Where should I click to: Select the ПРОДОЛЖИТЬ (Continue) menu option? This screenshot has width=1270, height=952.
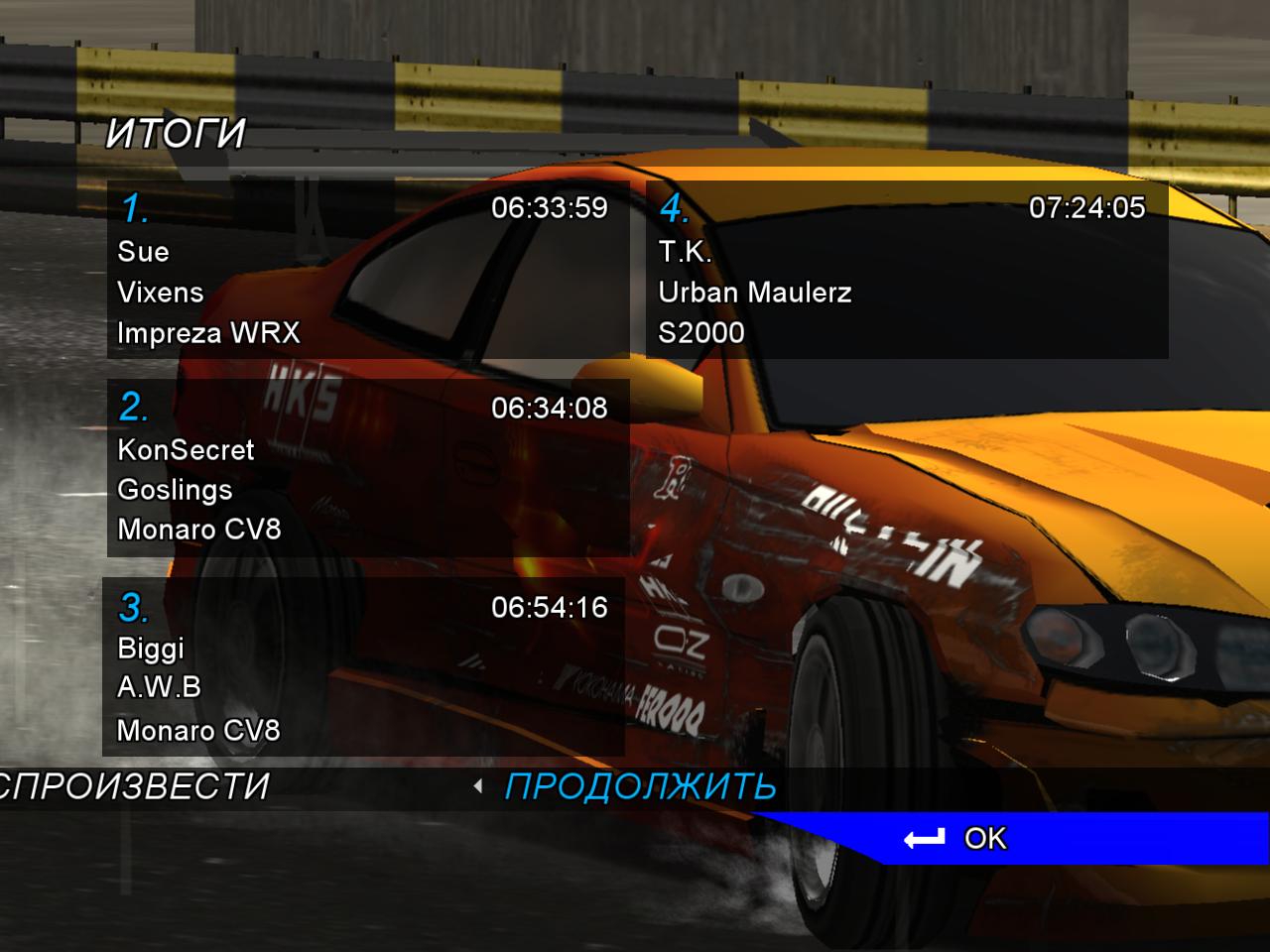click(x=640, y=786)
